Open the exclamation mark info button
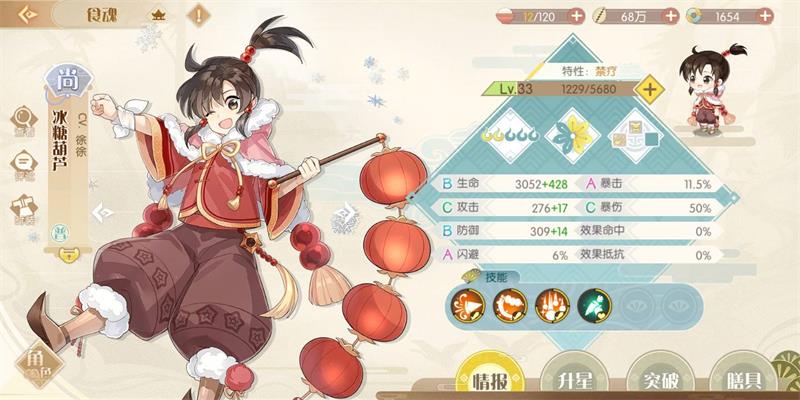The image size is (800, 400). tap(199, 15)
